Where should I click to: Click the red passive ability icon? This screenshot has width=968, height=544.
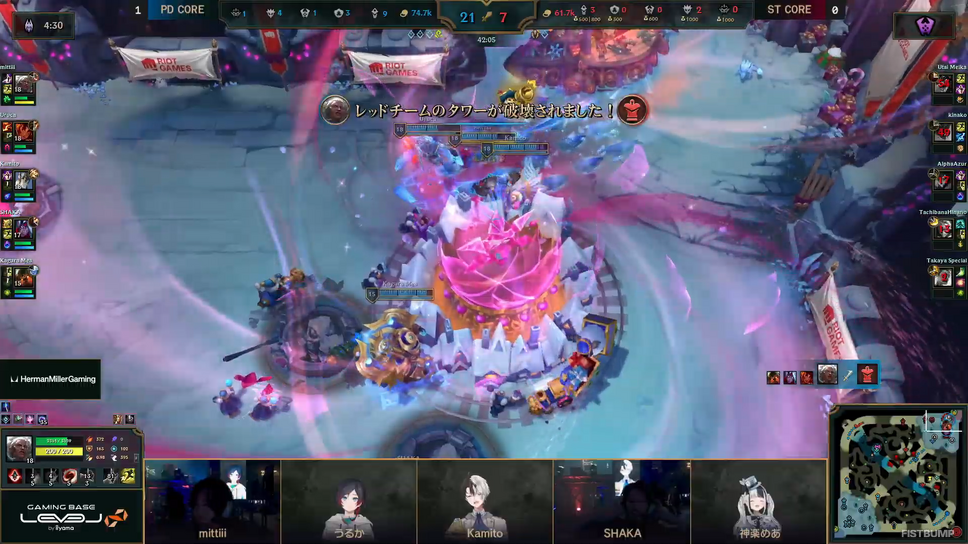point(16,477)
